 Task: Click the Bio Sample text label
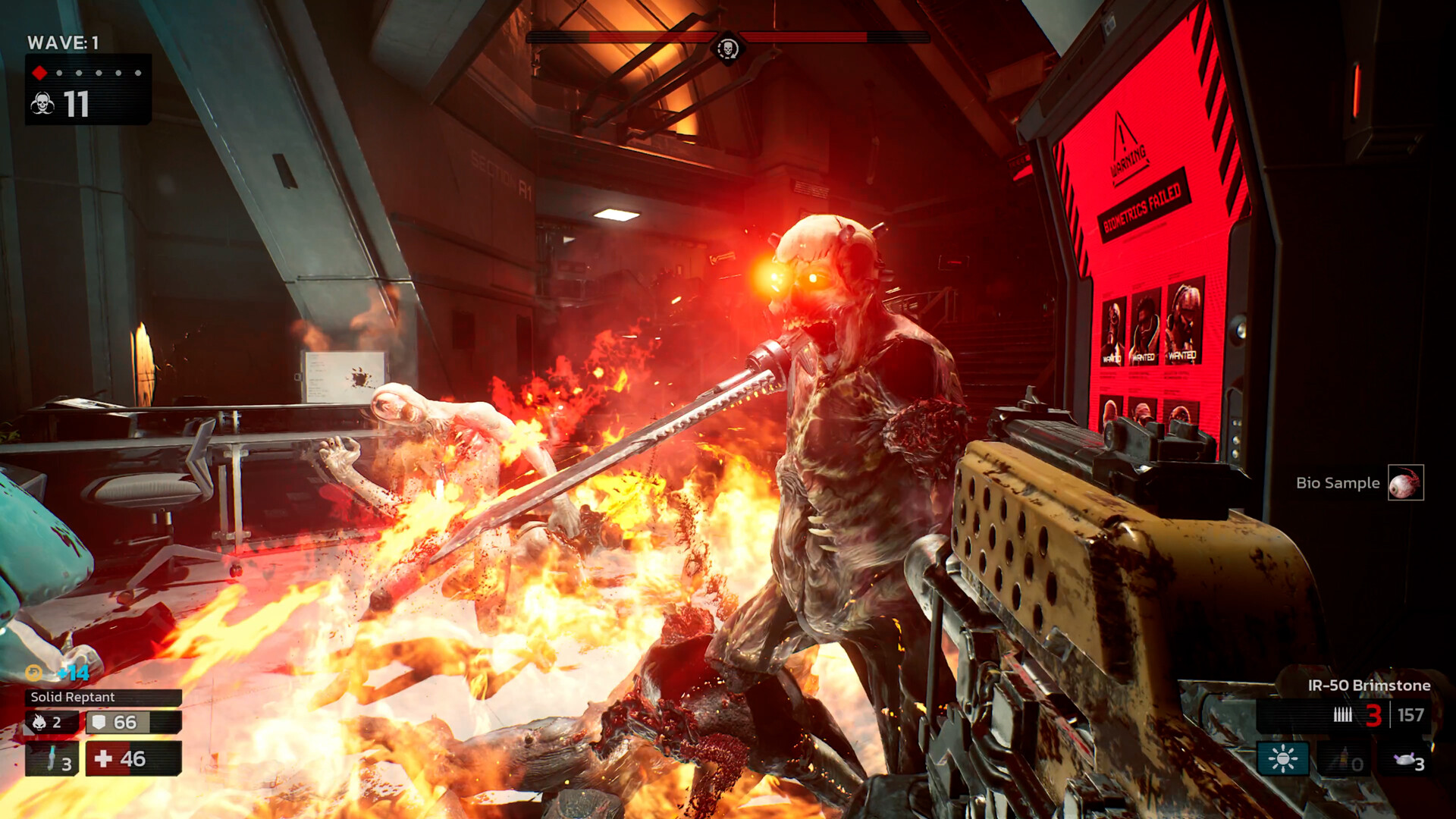[x=1339, y=482]
